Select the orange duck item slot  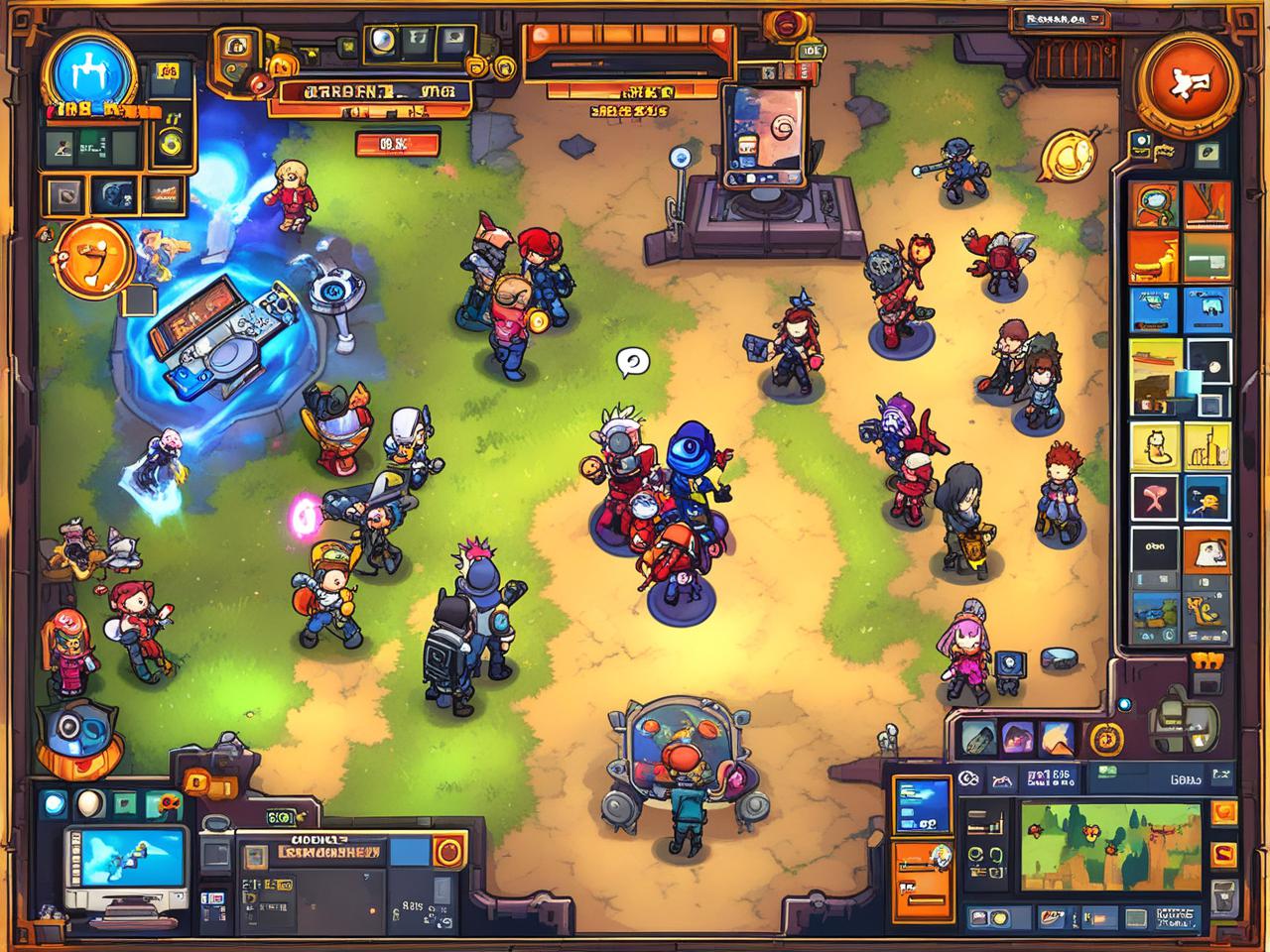[1207, 498]
